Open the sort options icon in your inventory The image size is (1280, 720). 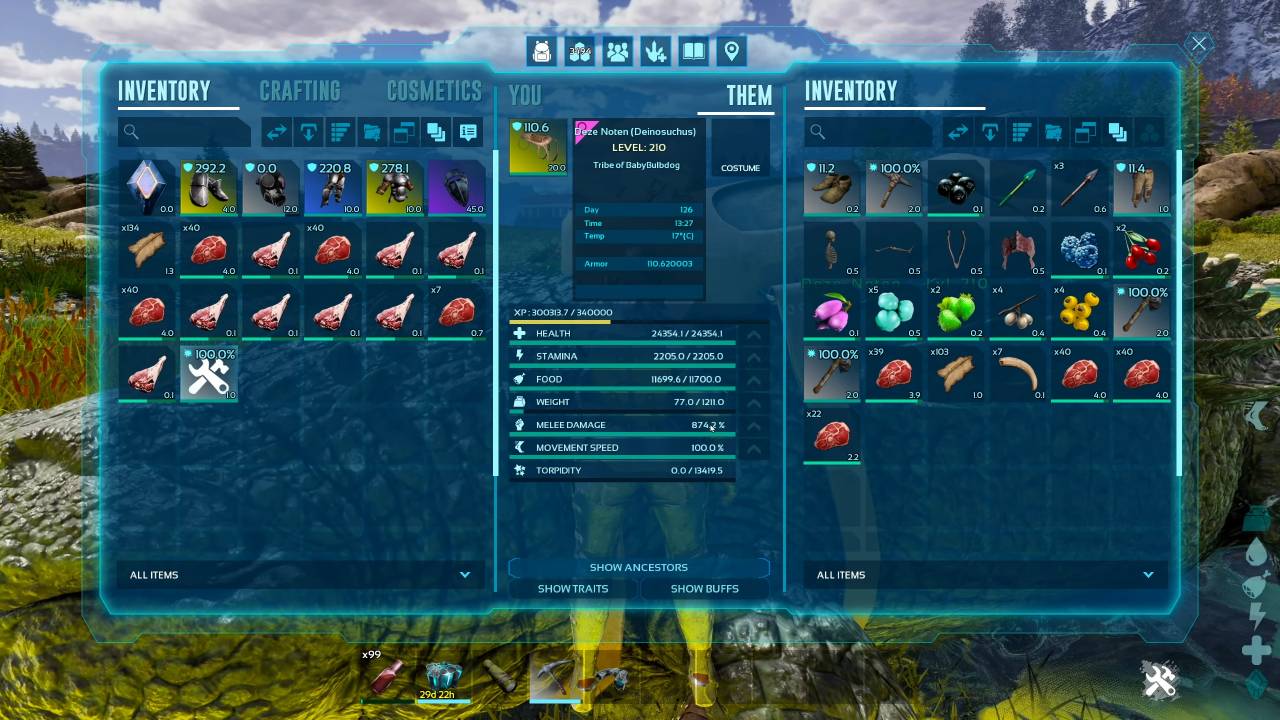(x=340, y=131)
